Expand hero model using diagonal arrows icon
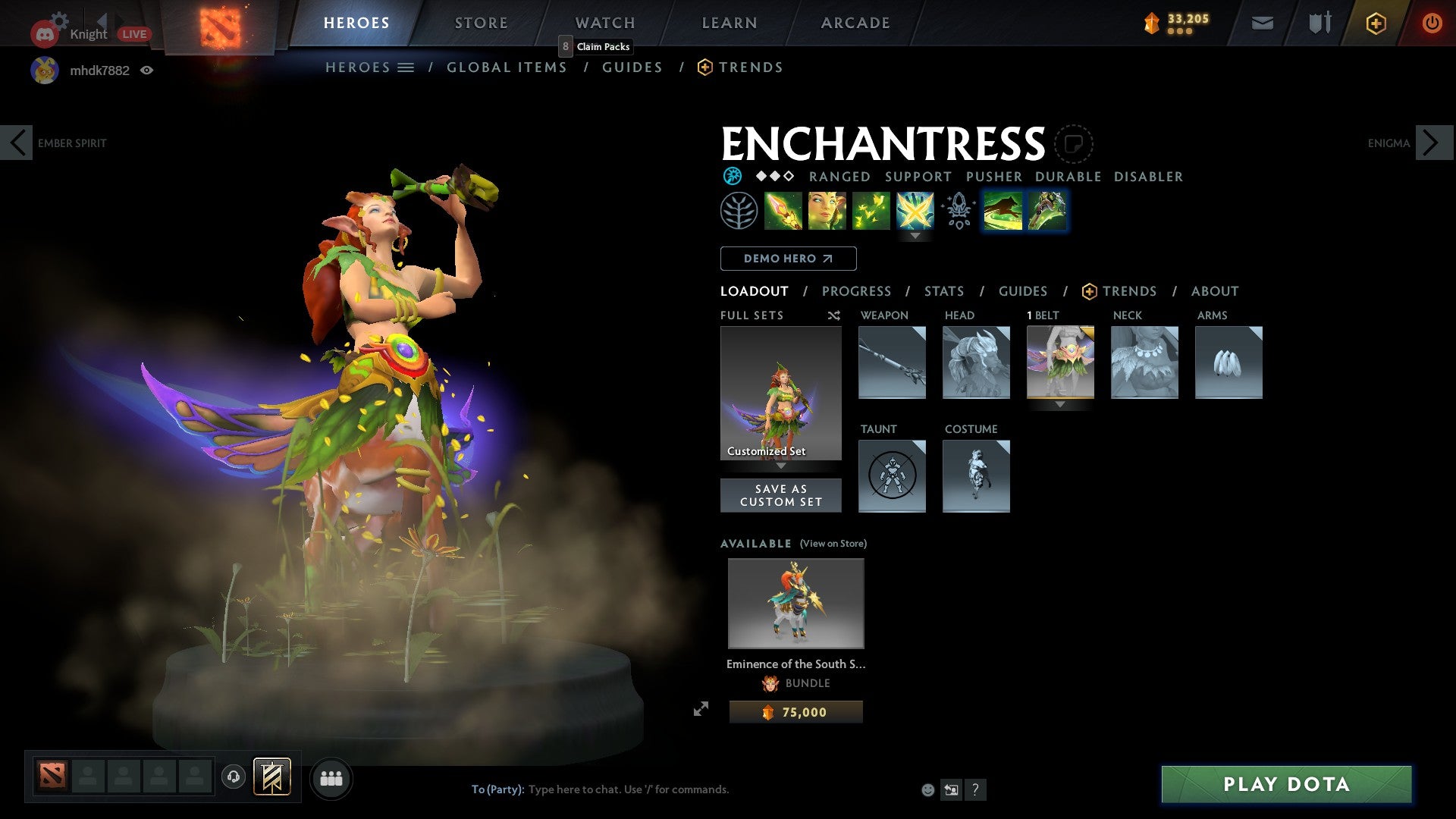Image resolution: width=1456 pixels, height=819 pixels. point(701,708)
